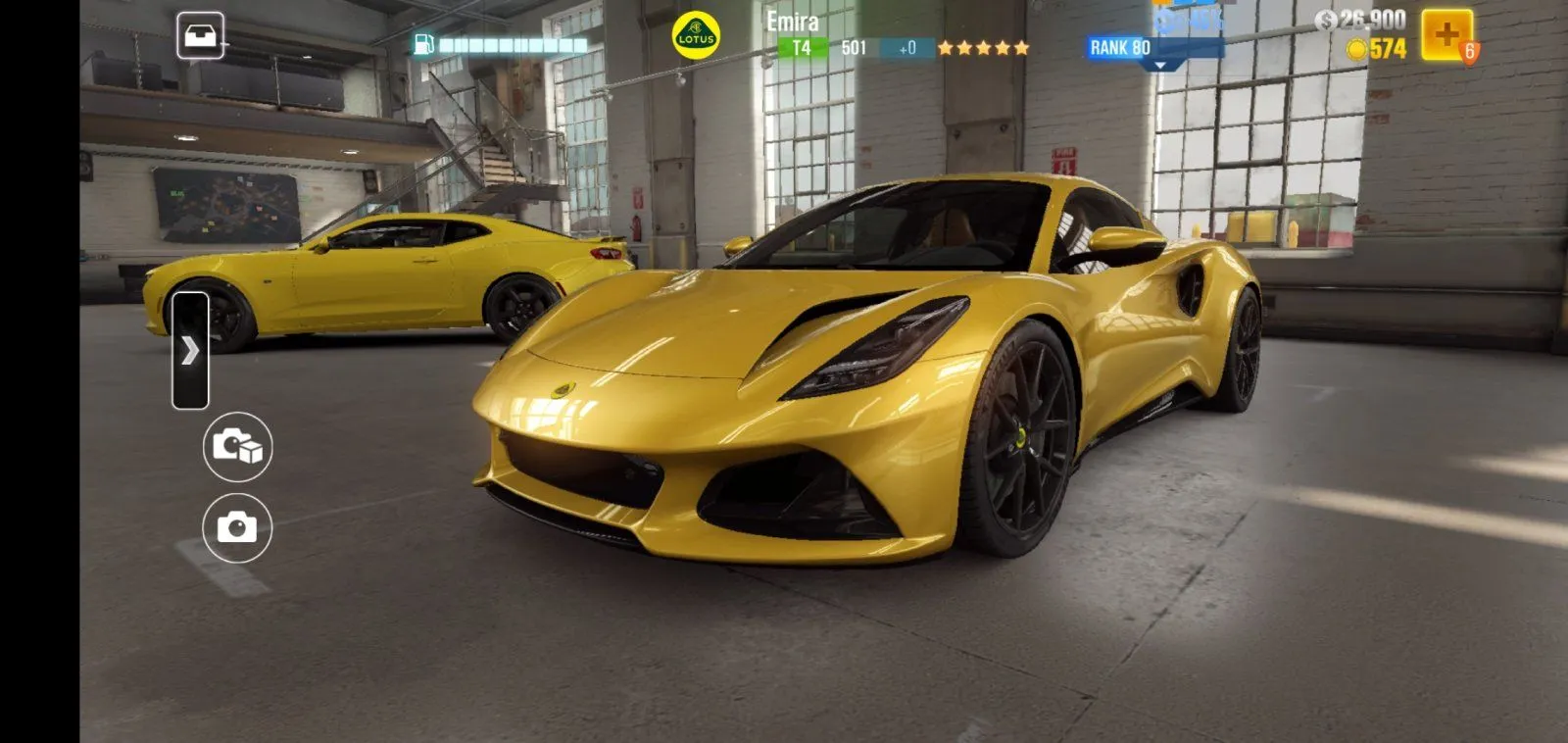Tap the Lotus manufacturer badge

pyautogui.click(x=696, y=33)
